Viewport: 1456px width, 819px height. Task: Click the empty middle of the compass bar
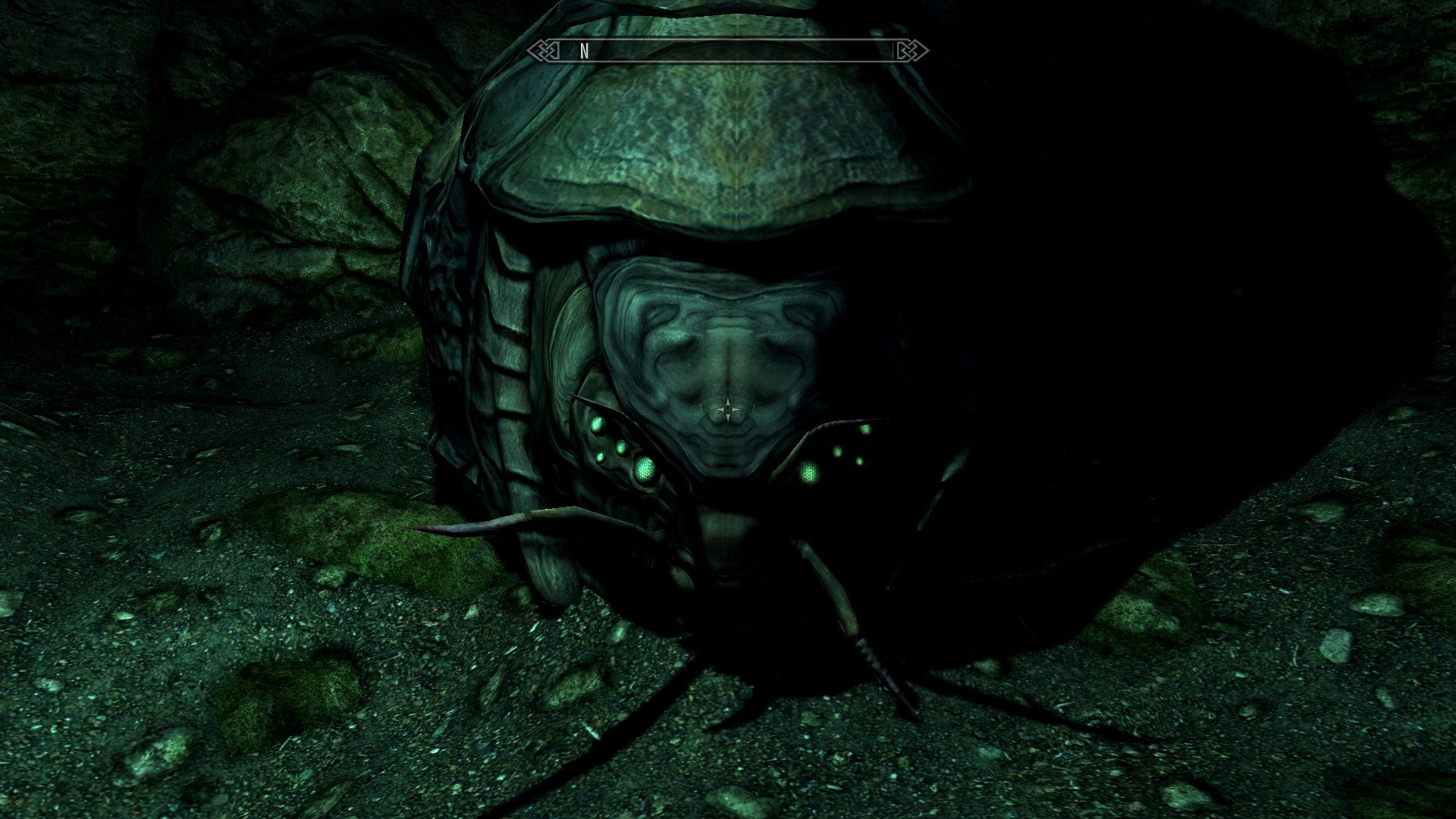728,50
